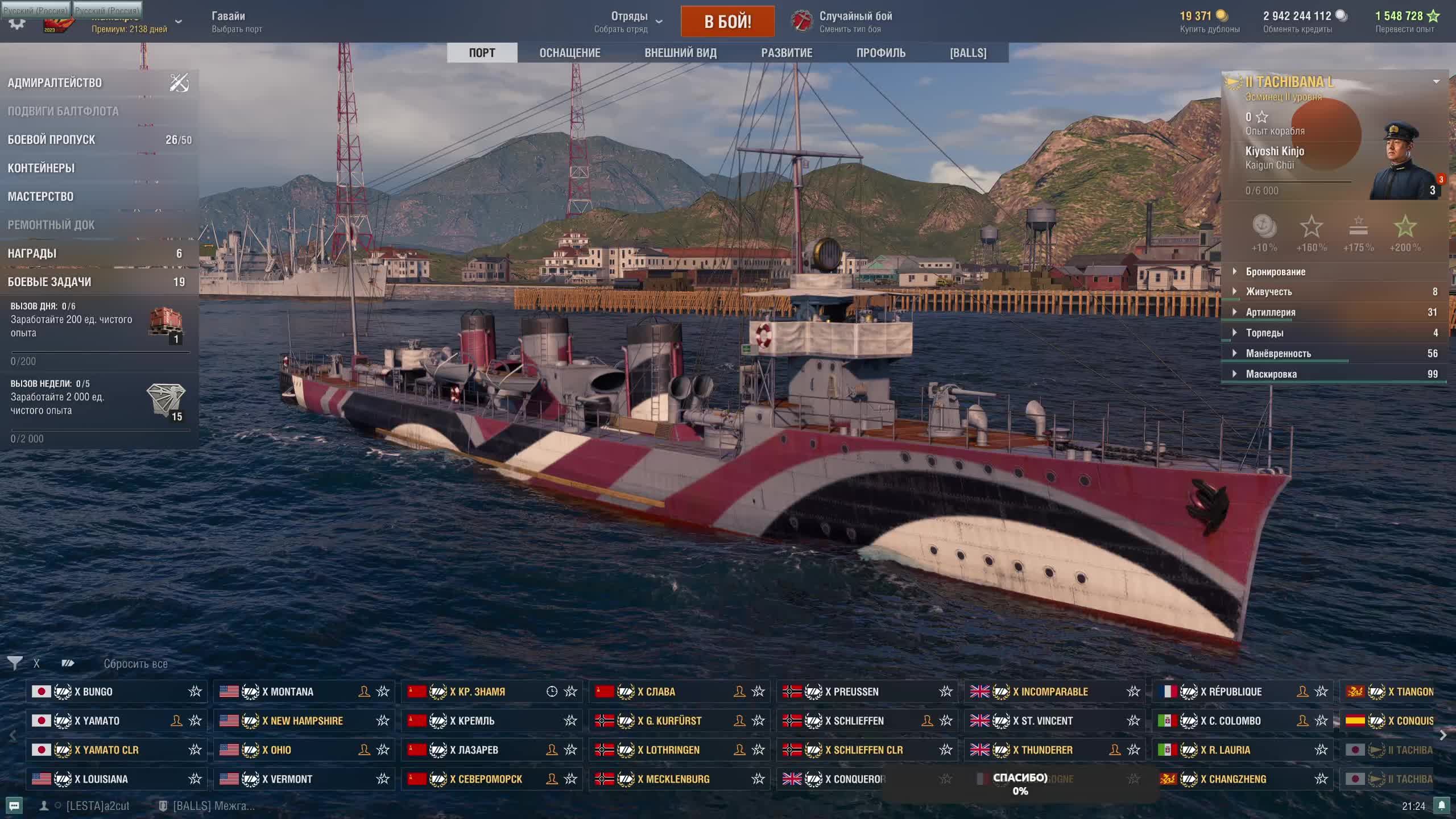
Task: Expand the Артиллерия ship stats row
Action: tap(1271, 312)
